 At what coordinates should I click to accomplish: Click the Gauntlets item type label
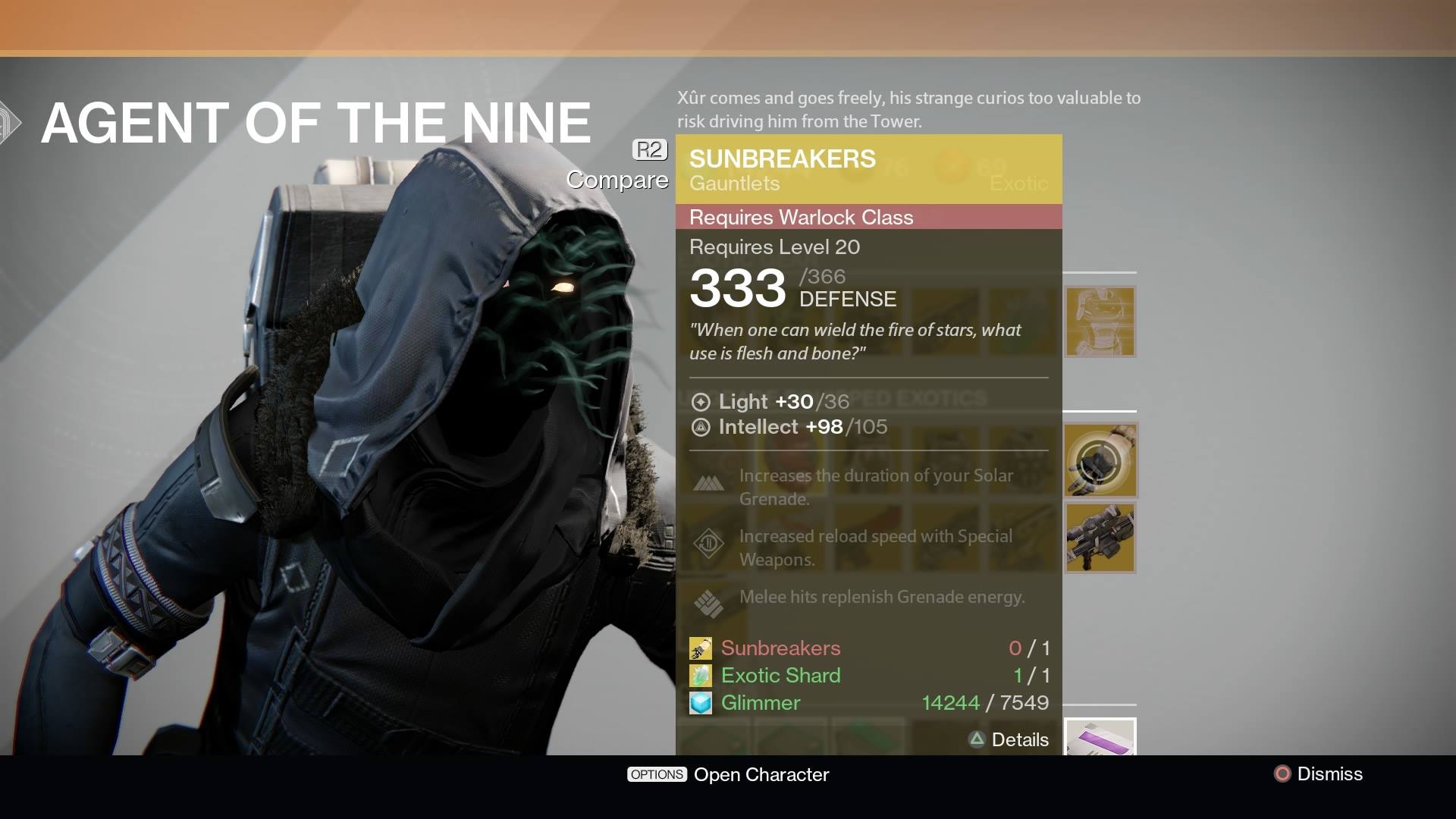point(734,184)
